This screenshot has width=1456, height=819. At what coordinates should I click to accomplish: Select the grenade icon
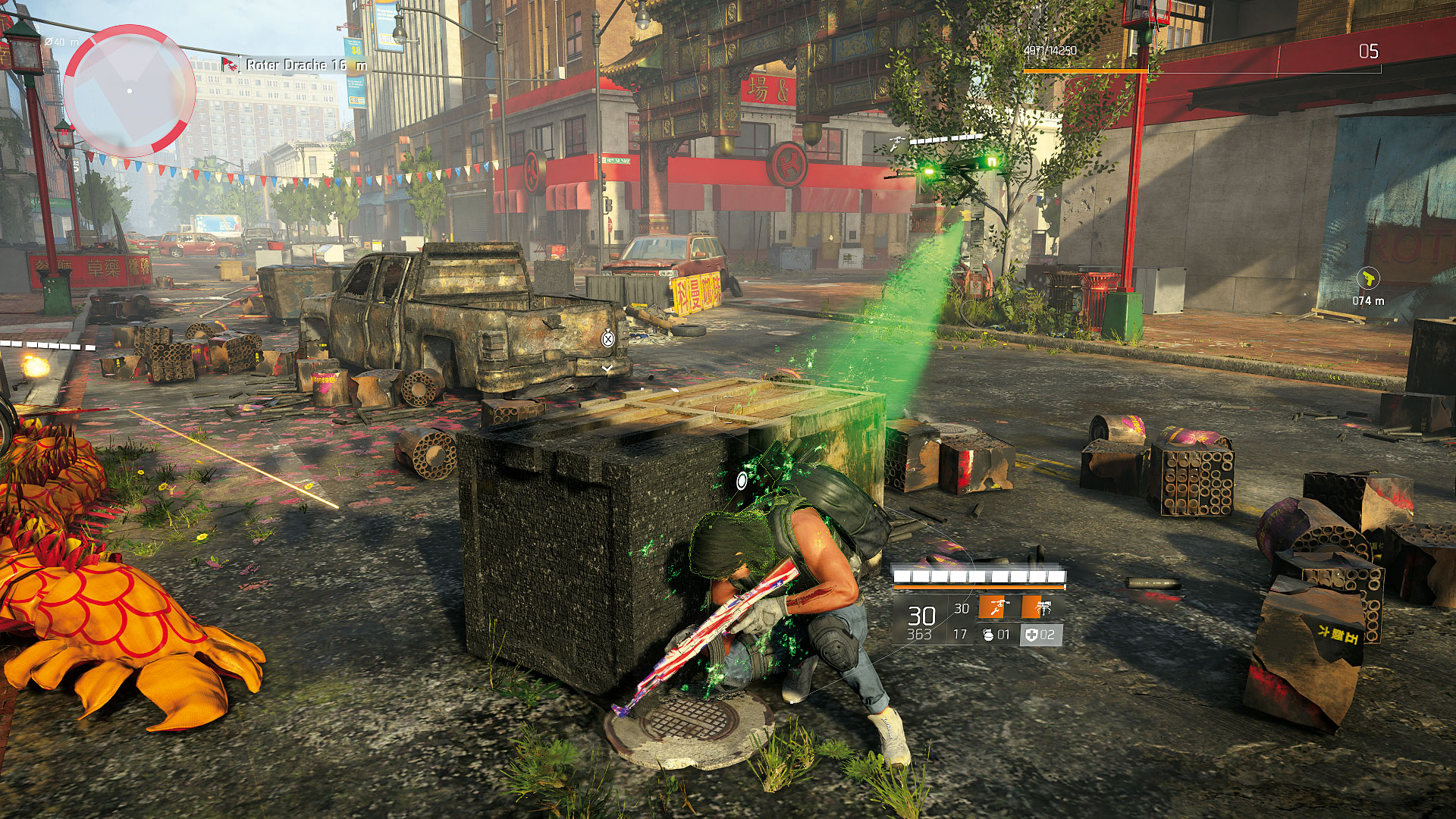tap(988, 635)
